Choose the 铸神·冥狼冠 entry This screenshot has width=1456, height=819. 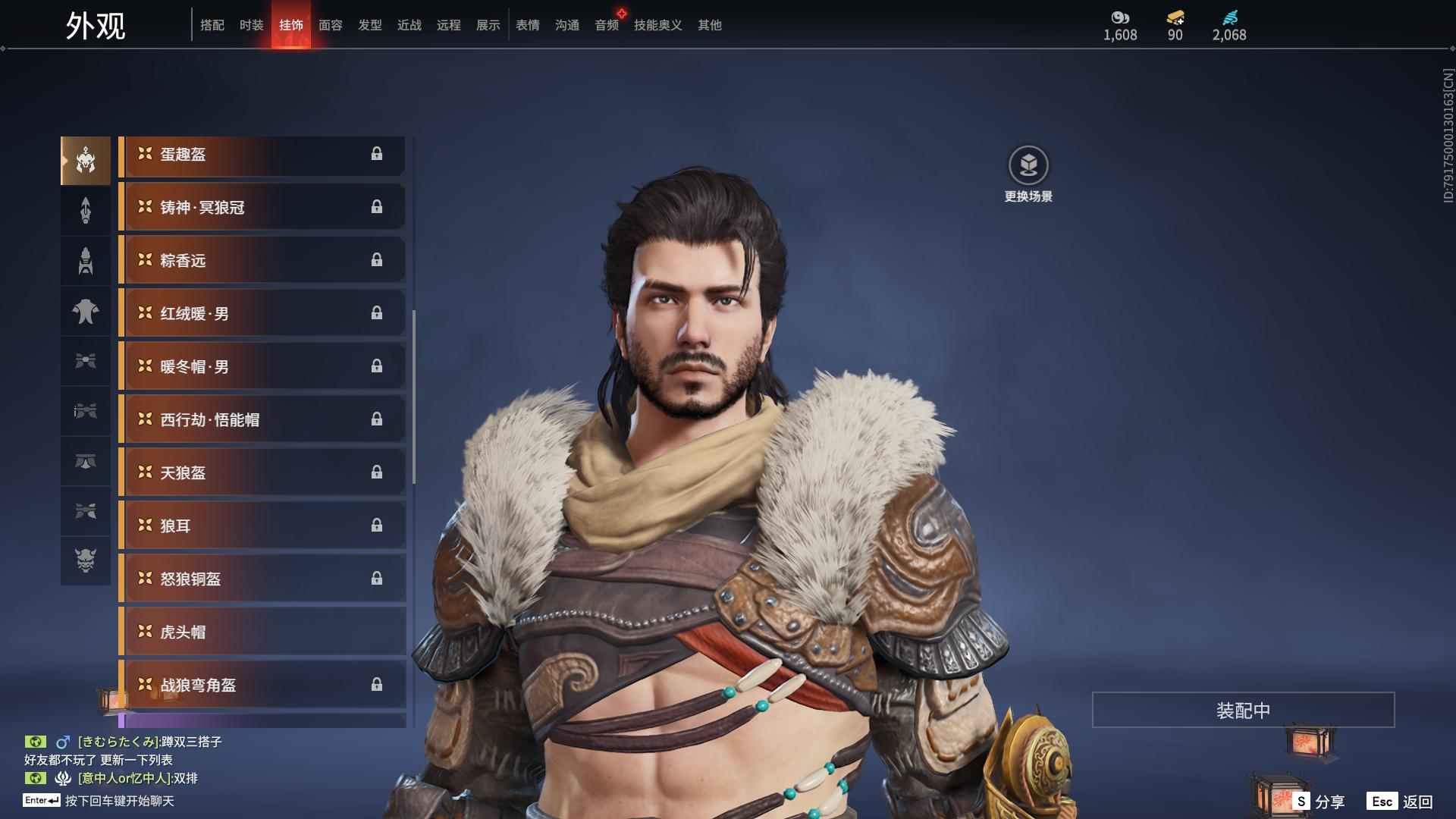(x=262, y=208)
